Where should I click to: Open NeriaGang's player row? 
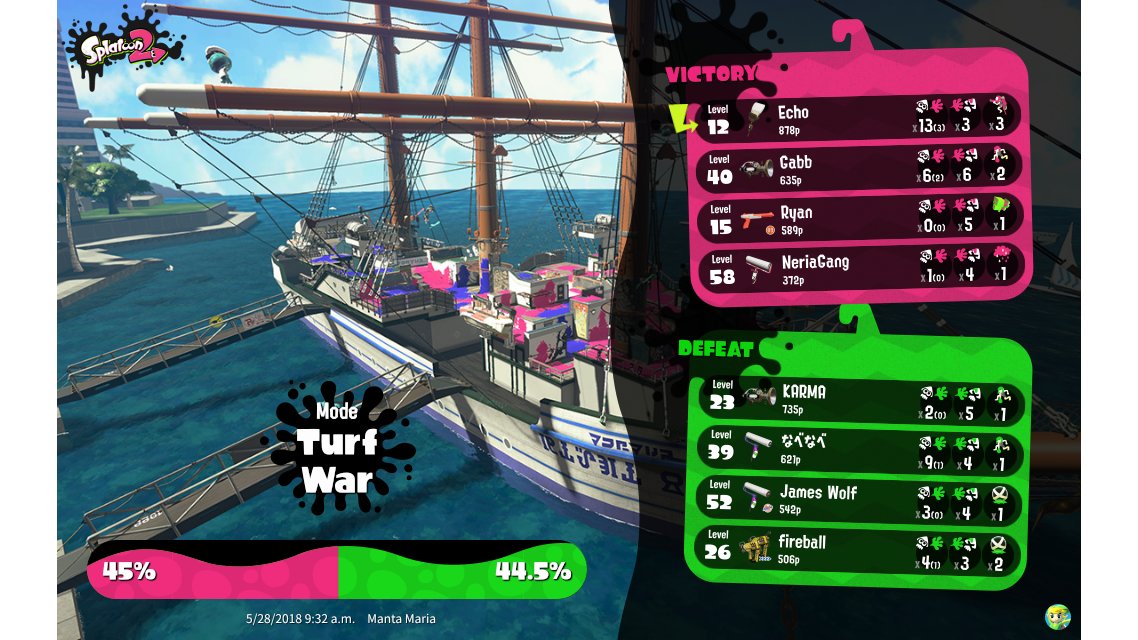860,267
